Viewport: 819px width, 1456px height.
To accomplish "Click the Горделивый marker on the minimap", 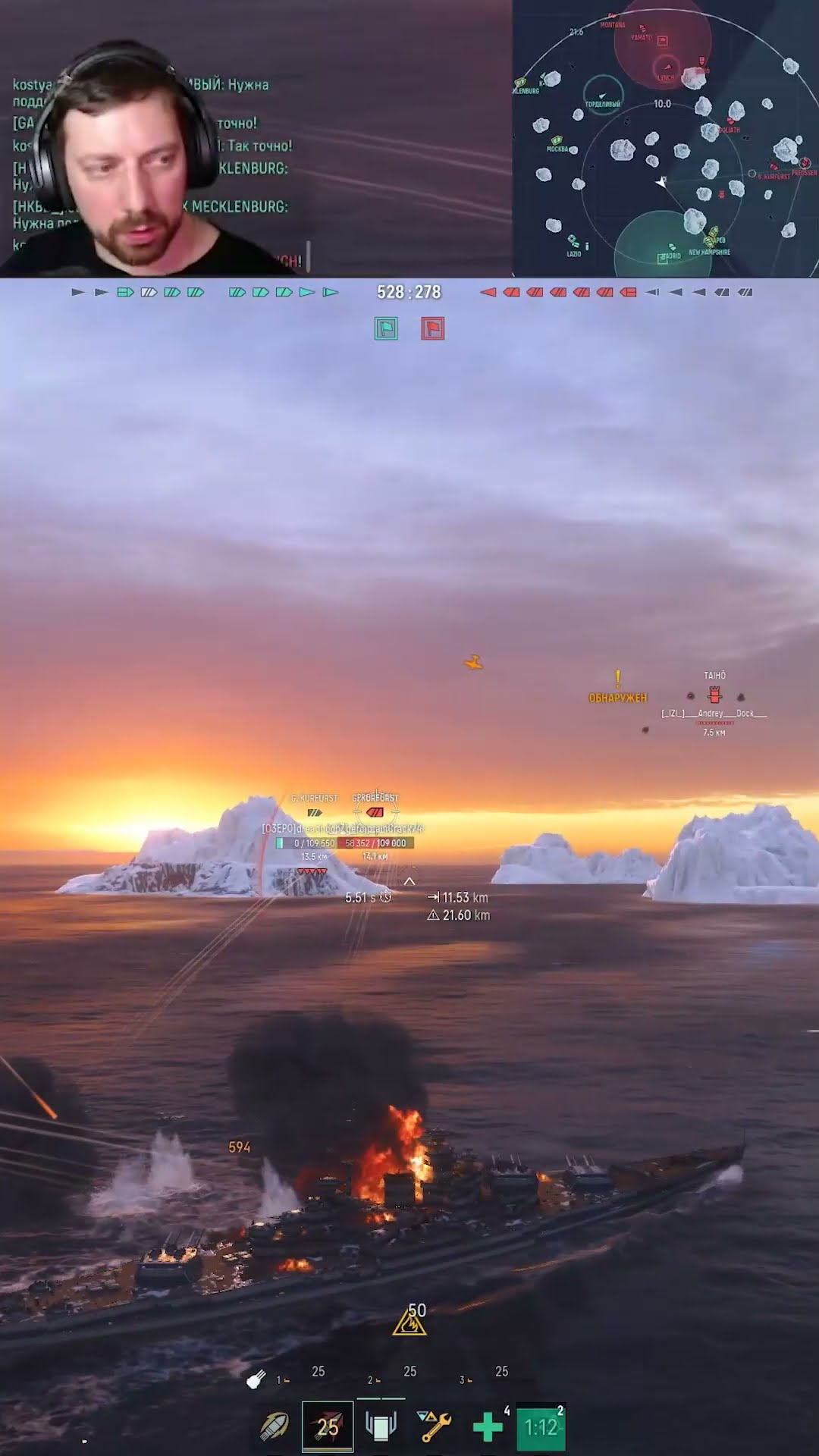I will 603,96.
